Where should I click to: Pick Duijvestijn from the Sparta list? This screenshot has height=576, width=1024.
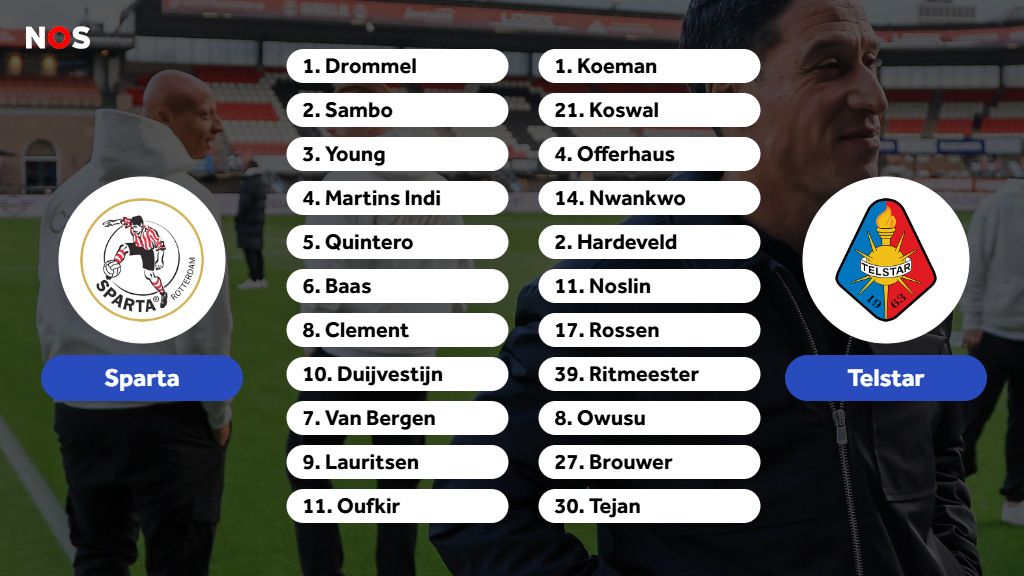point(397,374)
